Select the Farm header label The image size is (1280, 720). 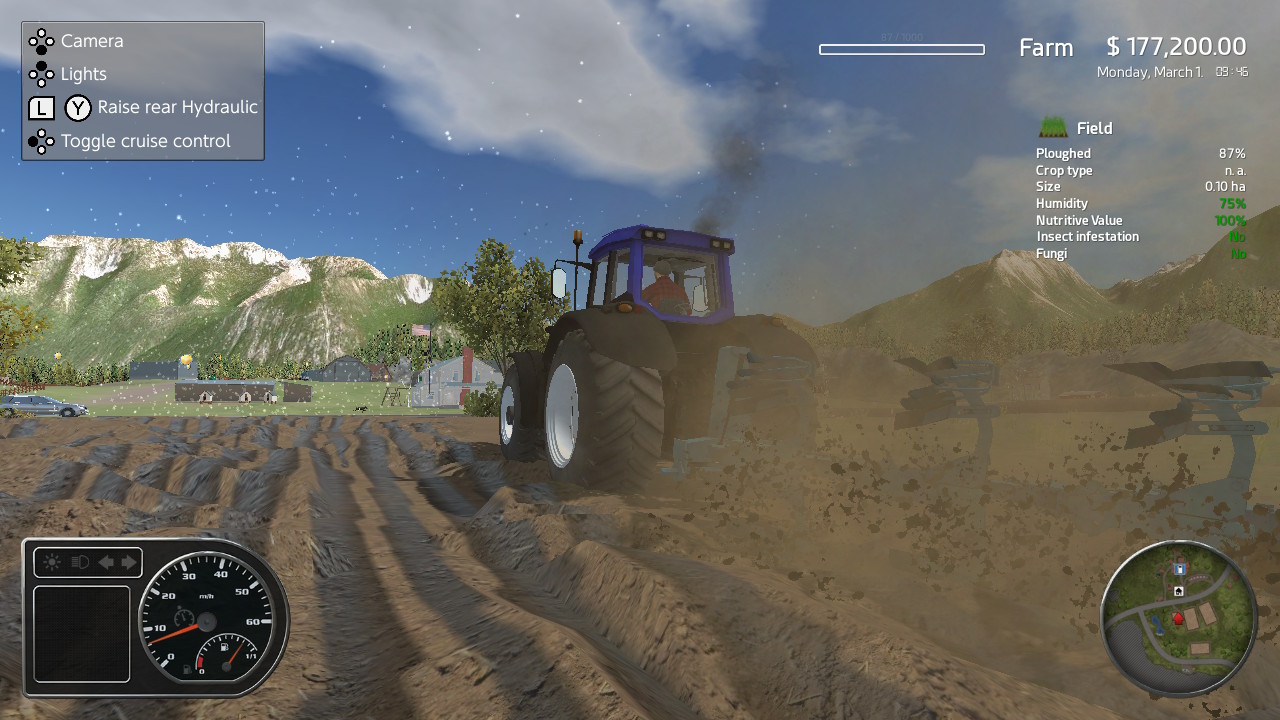1045,47
